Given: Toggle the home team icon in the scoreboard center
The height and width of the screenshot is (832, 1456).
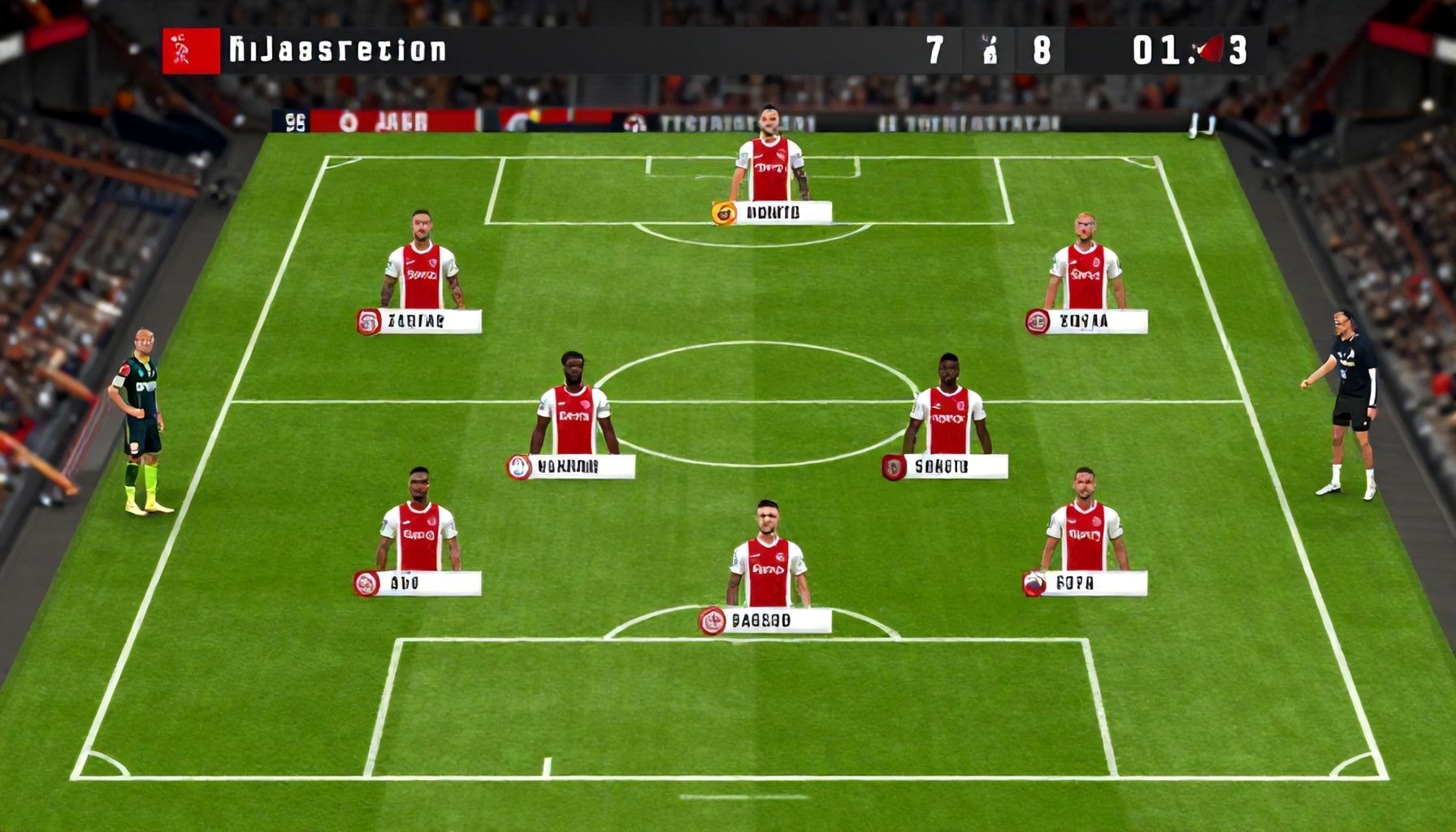Looking at the screenshot, I should 989,49.
